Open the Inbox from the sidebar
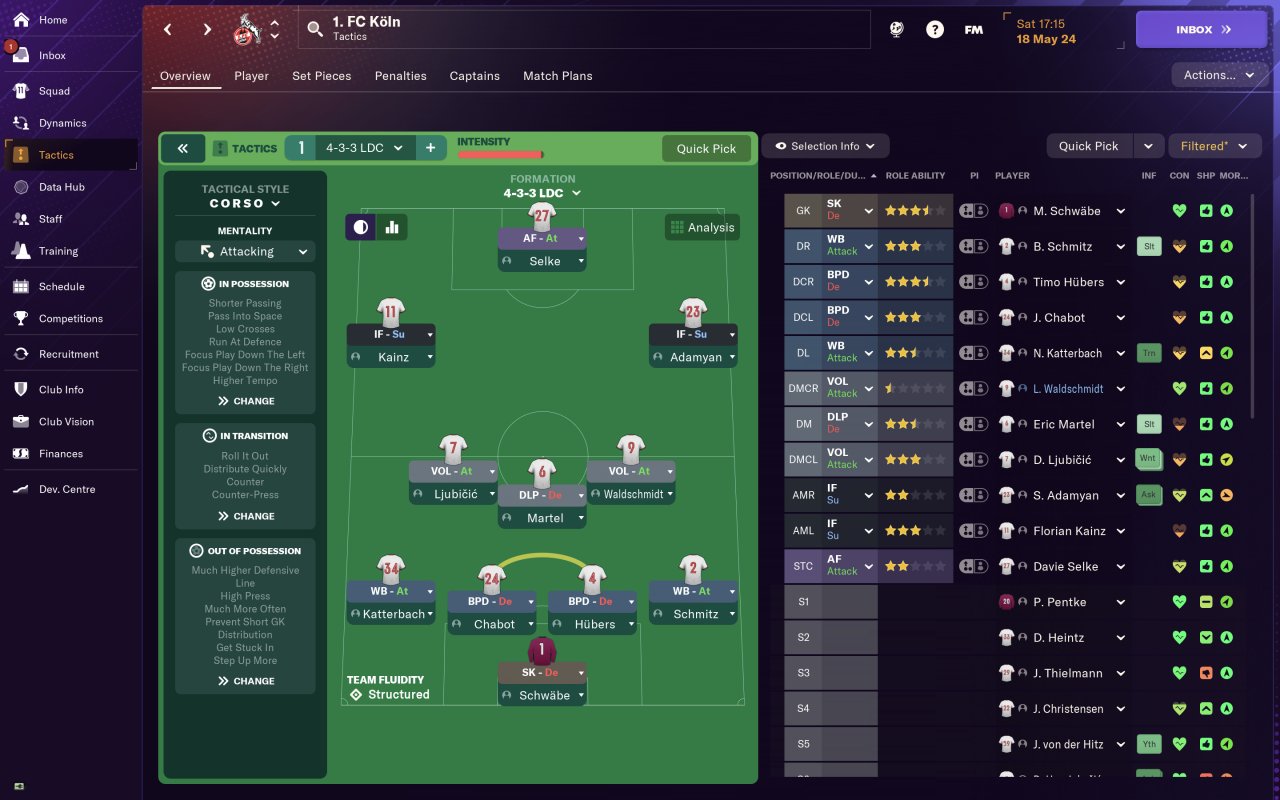 52,56
